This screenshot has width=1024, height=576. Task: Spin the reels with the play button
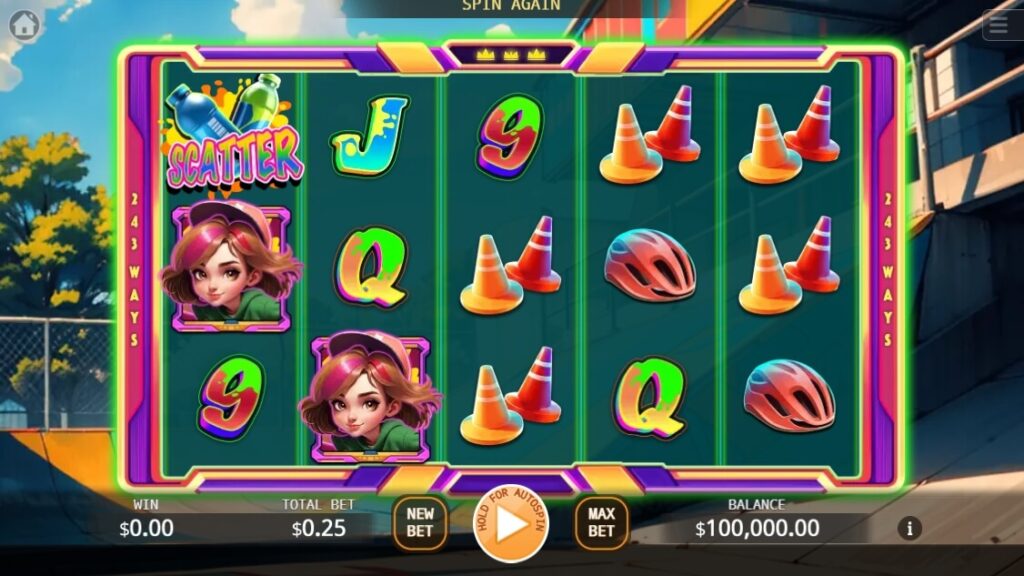pos(511,524)
